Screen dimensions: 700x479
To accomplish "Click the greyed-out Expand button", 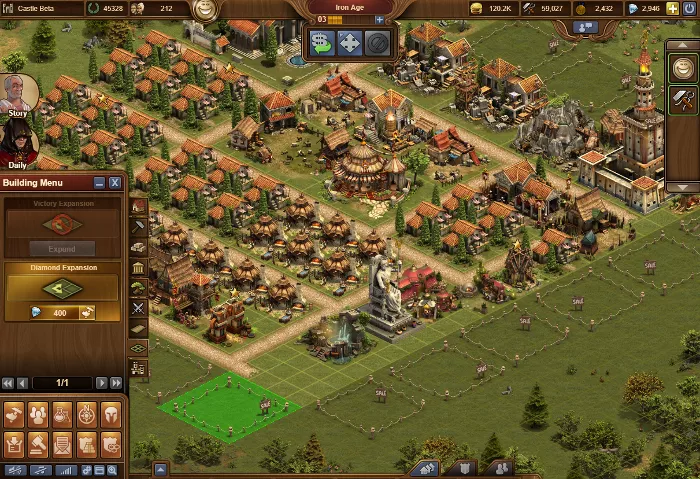I will [x=62, y=249].
